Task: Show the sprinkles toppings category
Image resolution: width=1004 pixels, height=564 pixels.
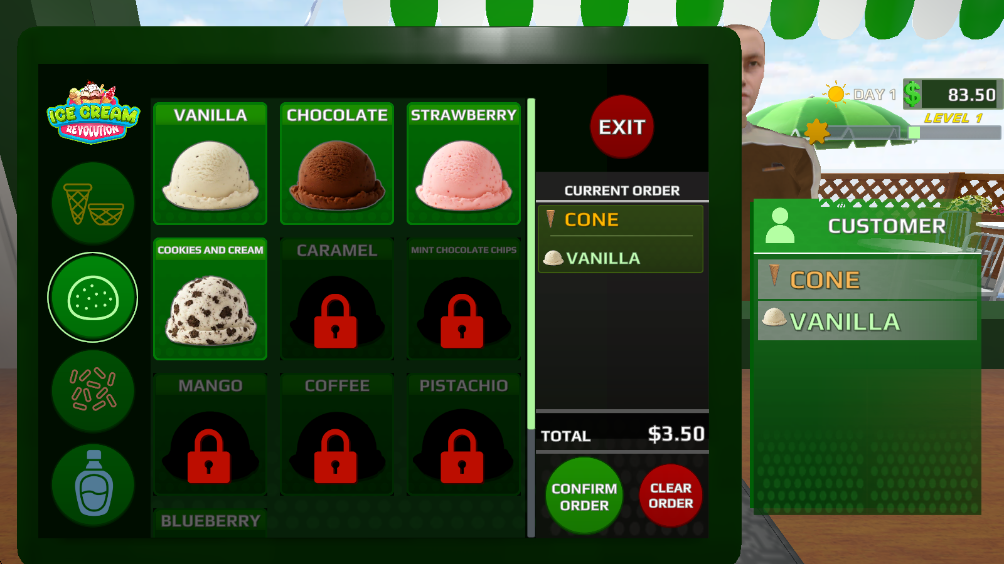Action: 92,391
